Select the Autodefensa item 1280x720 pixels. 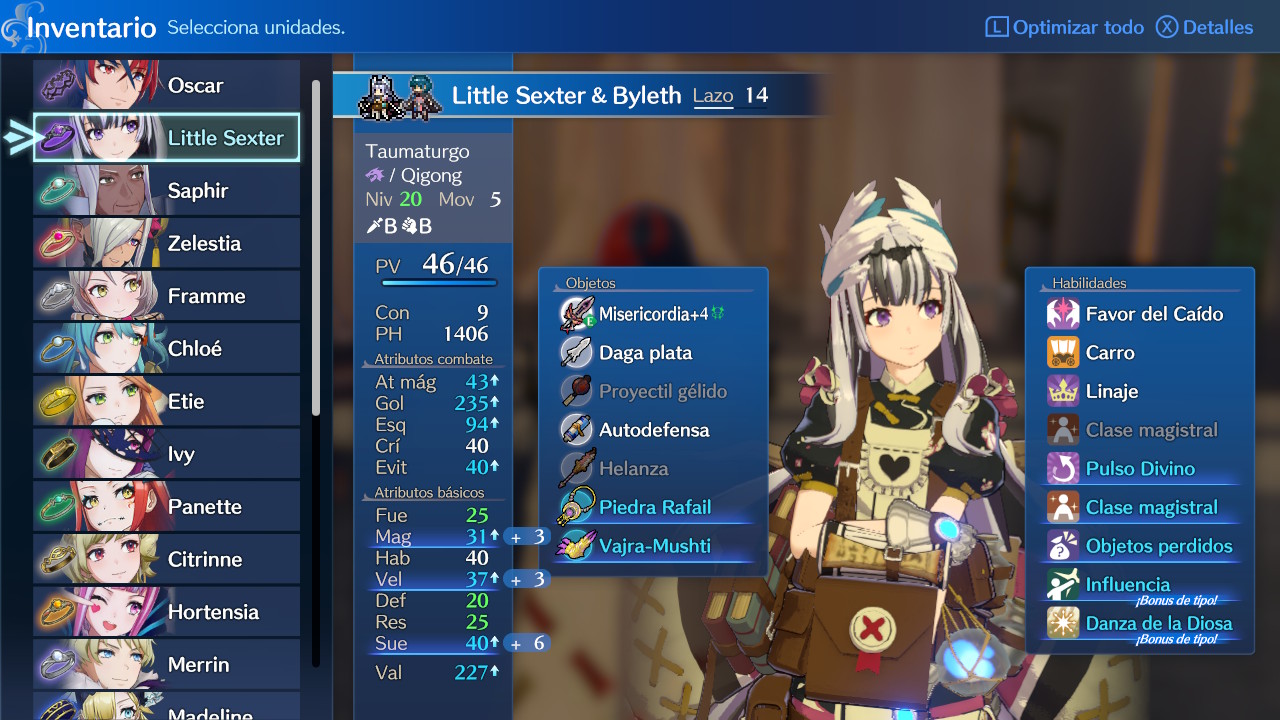[653, 430]
